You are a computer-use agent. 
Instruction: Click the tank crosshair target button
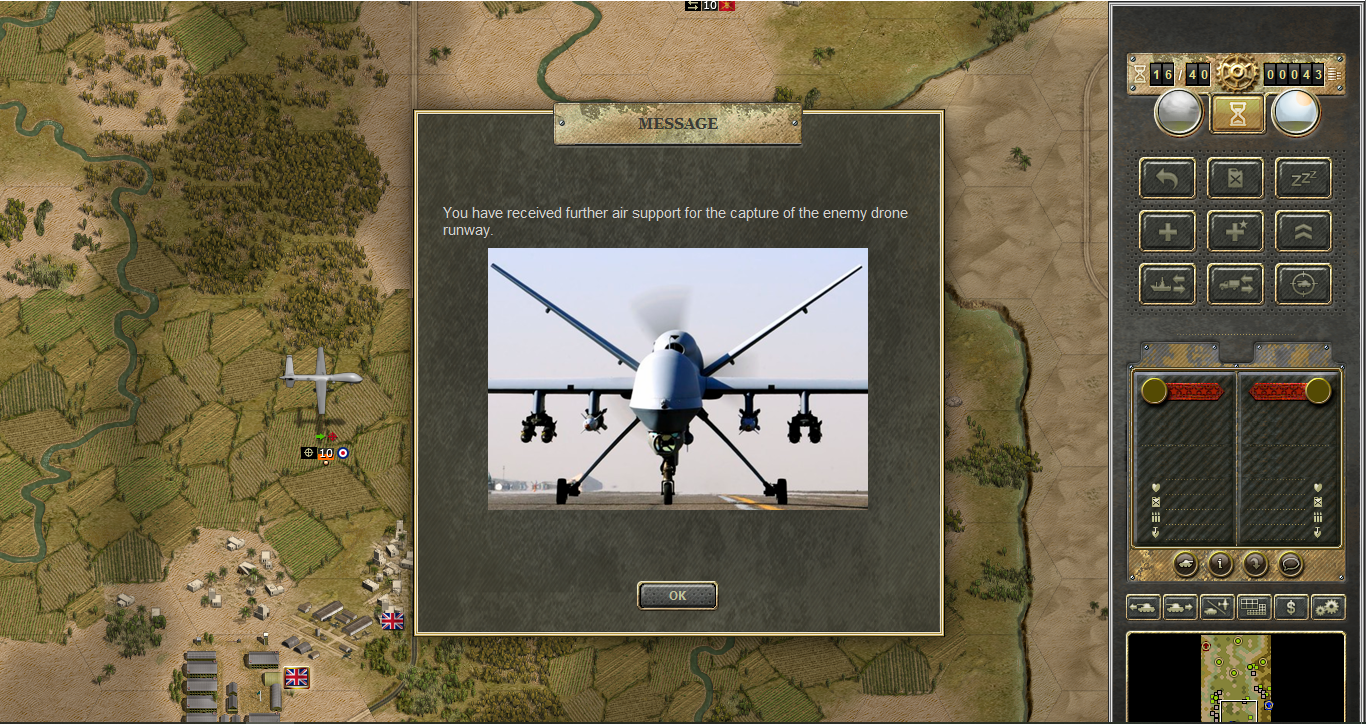pyautogui.click(x=1303, y=284)
